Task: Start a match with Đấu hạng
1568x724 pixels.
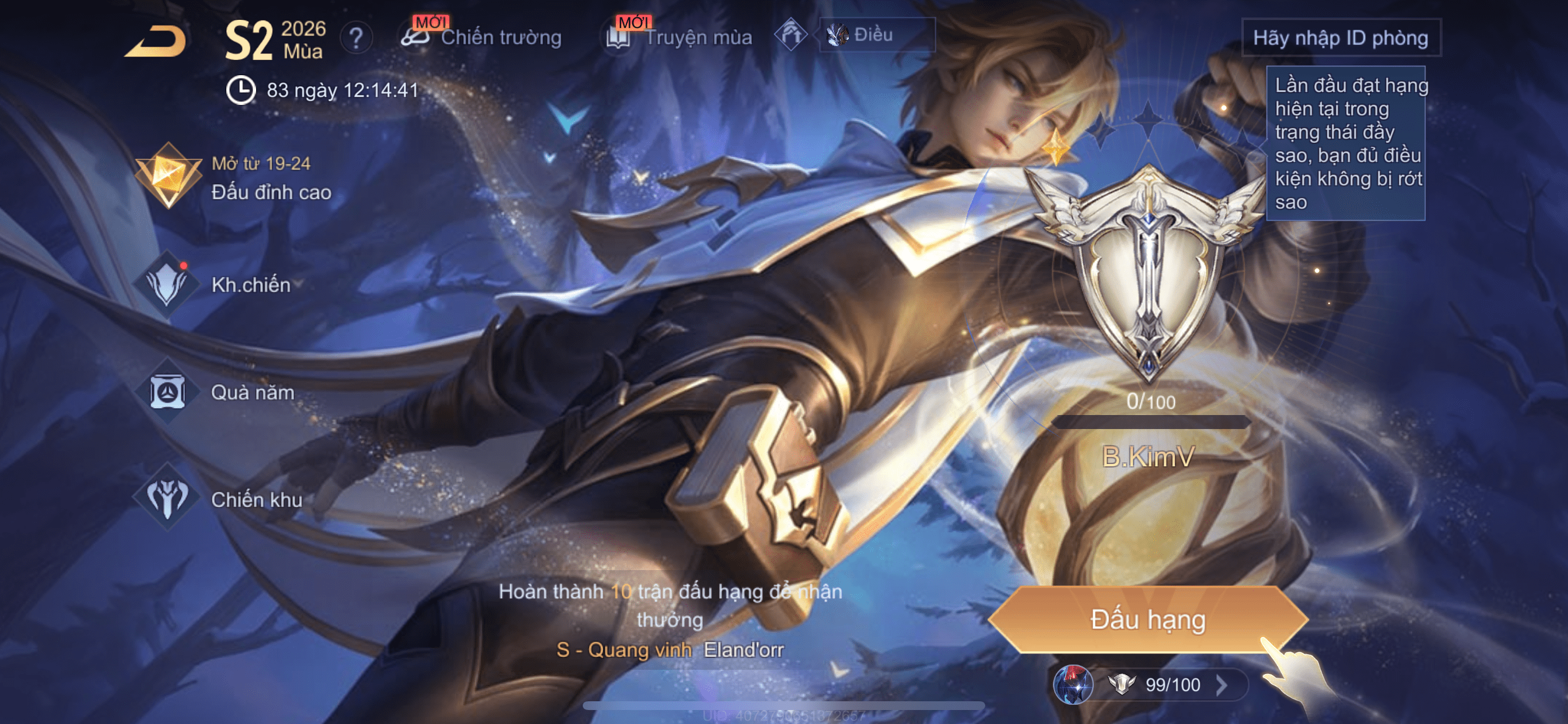Action: (x=1147, y=619)
